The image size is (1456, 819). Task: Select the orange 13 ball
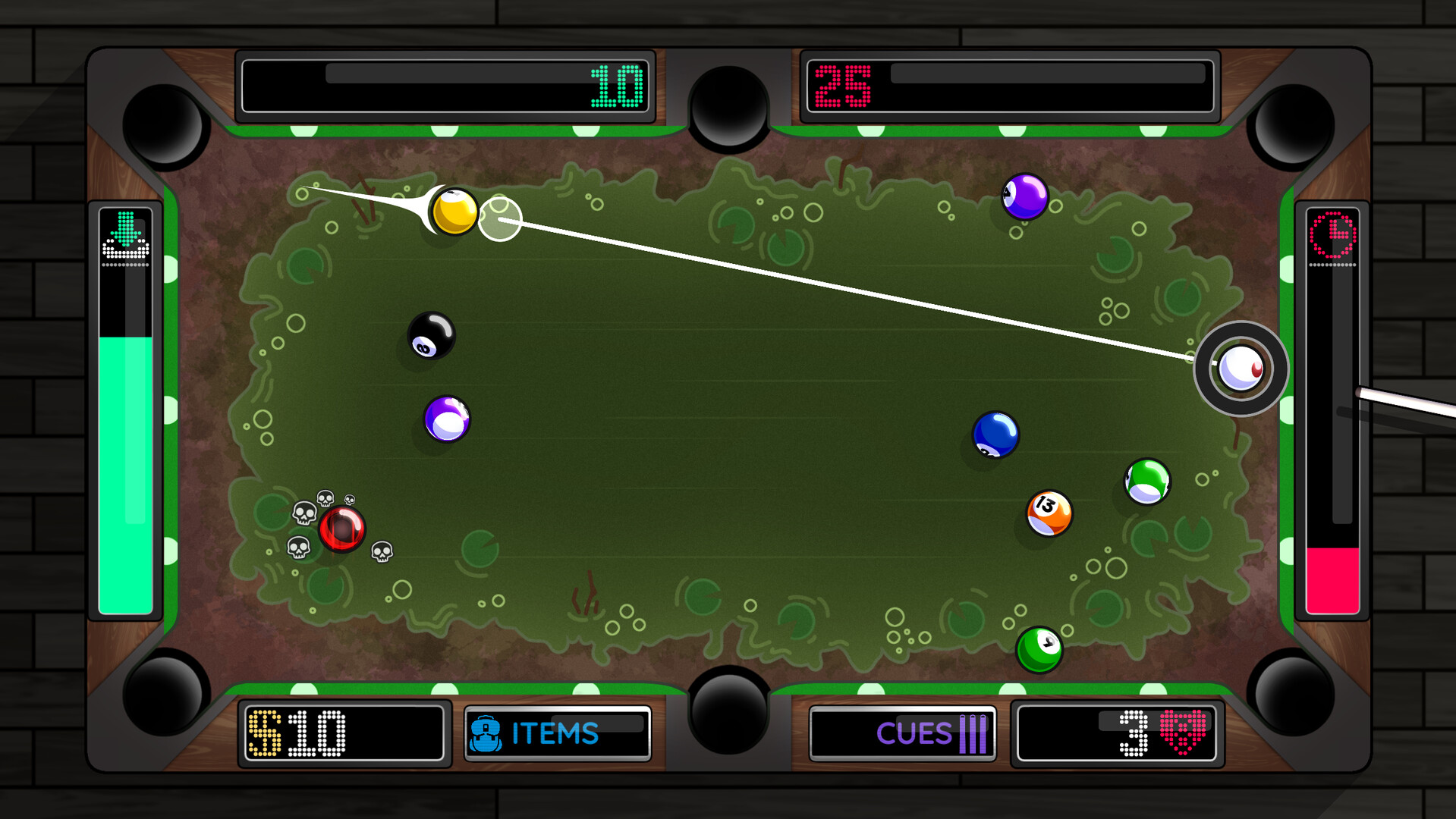(1049, 513)
